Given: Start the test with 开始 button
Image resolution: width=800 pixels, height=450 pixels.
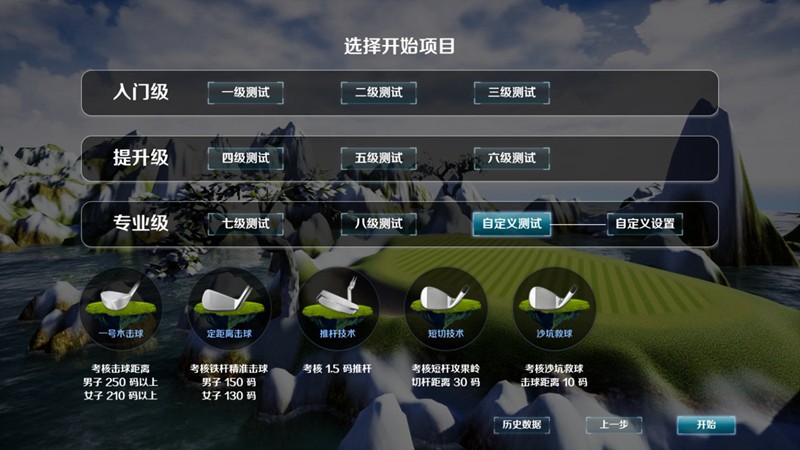Looking at the screenshot, I should (705, 425).
